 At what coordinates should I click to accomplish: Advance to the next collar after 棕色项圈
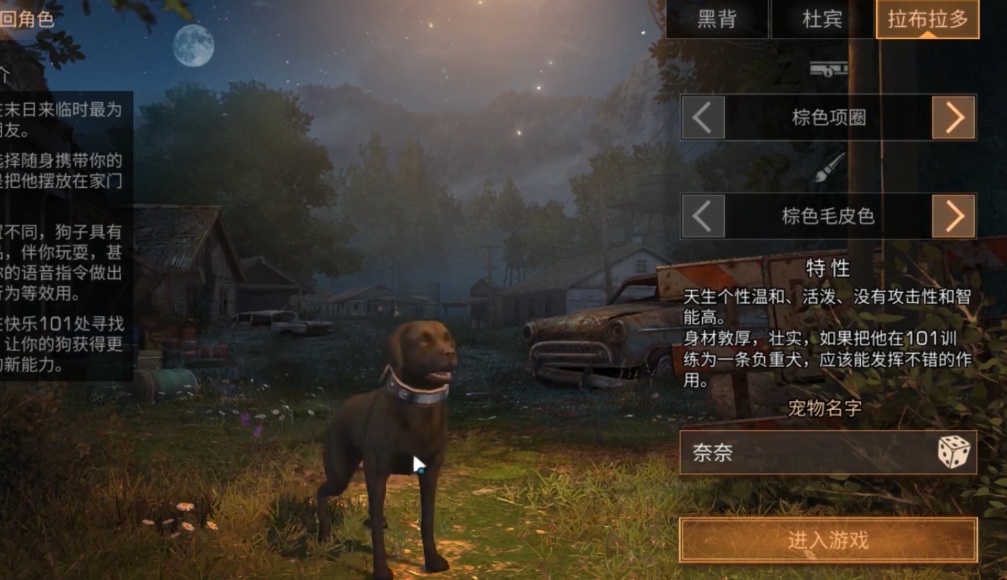pyautogui.click(x=954, y=118)
